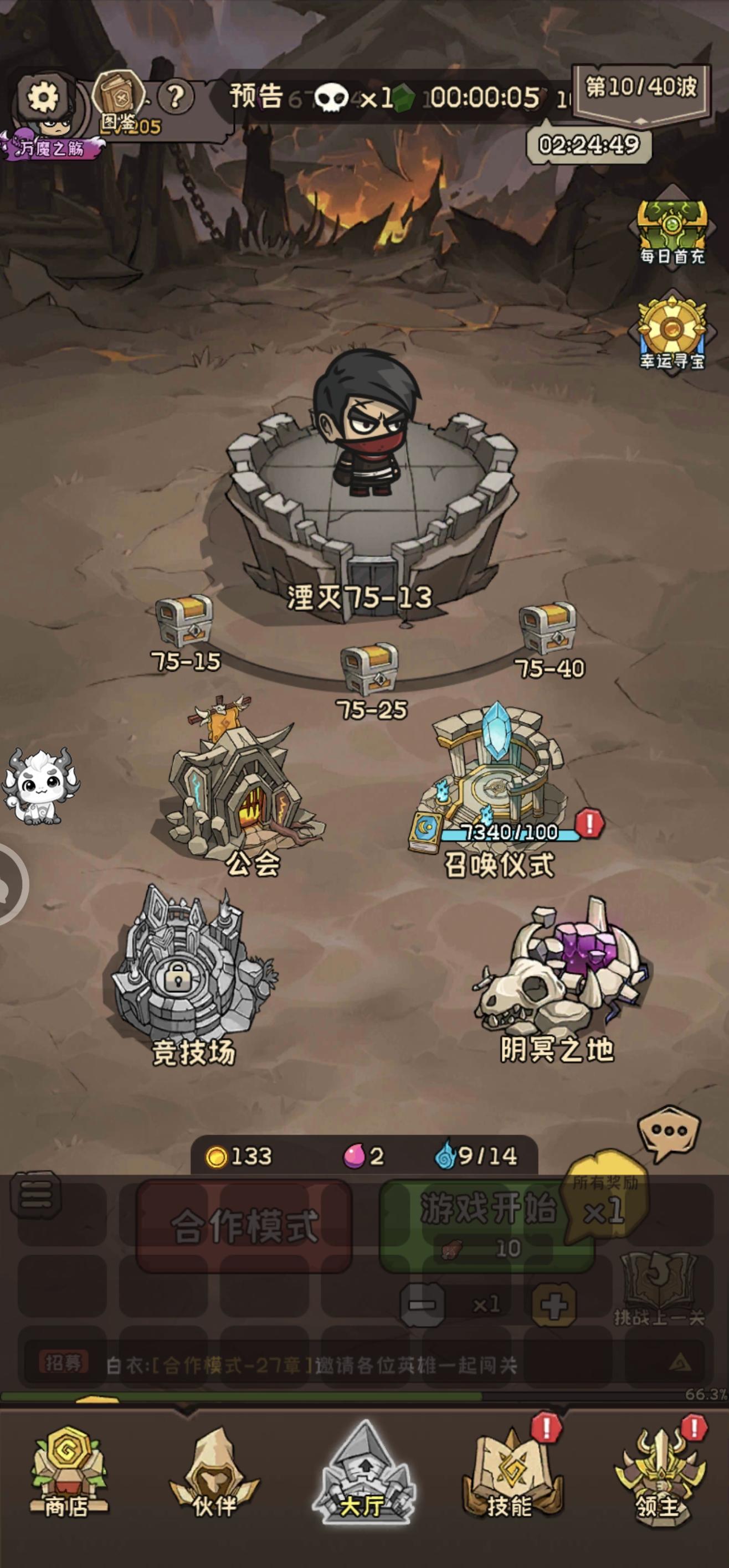Open the question mark help icon
The image size is (729, 1568).
176,96
